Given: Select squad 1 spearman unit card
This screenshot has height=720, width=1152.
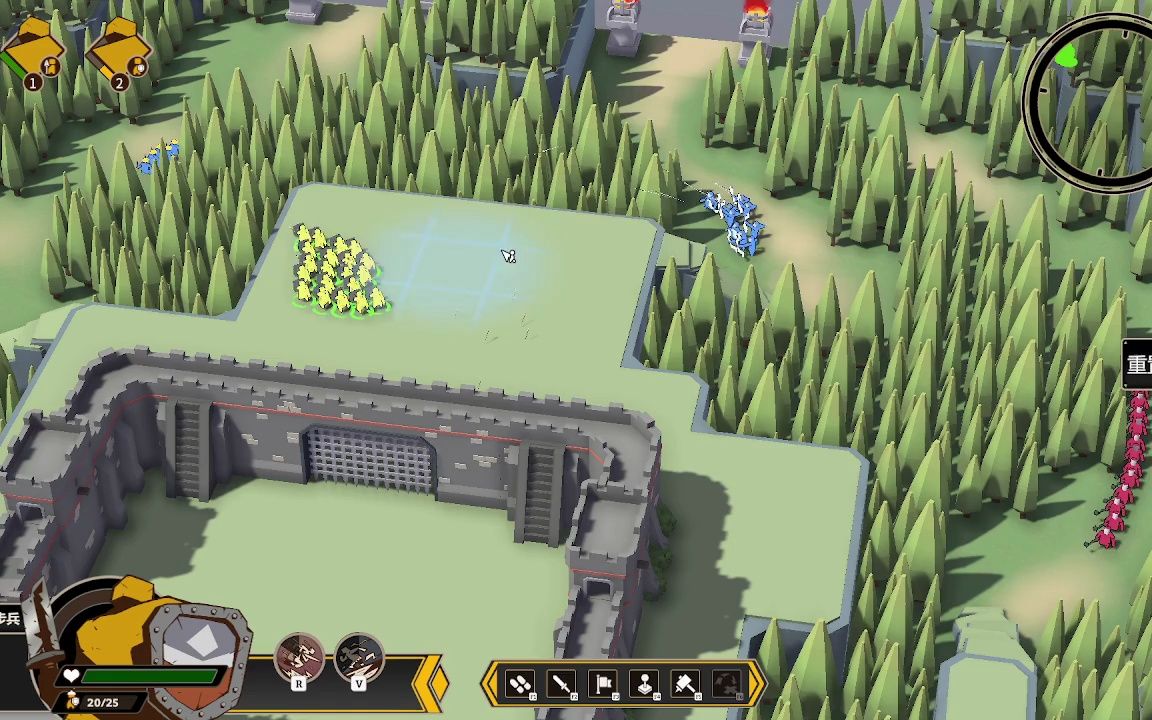Looking at the screenshot, I should (x=35, y=52).
